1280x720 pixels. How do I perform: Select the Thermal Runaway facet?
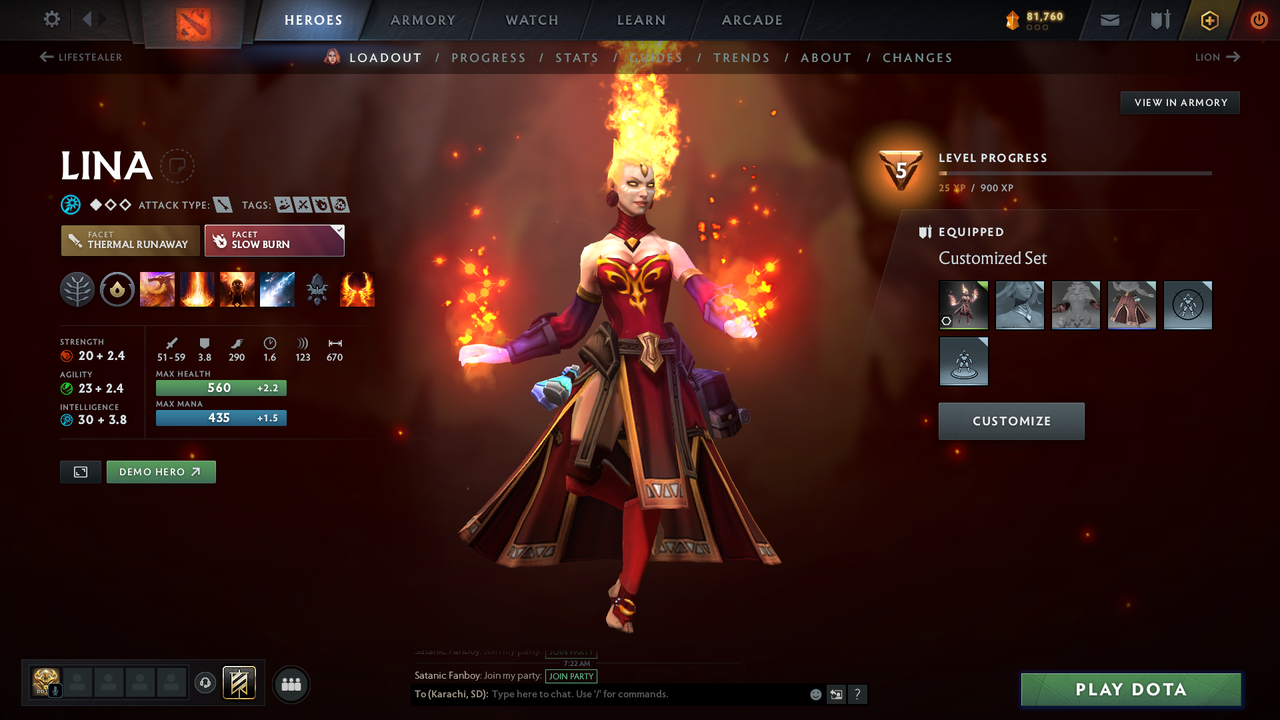pos(129,240)
